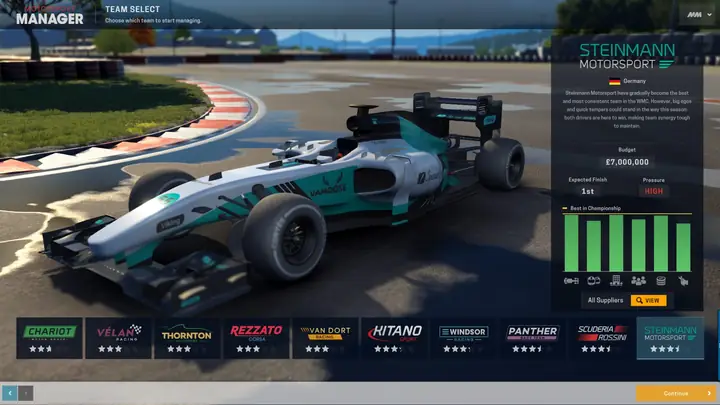
Task: Go back with the left arrow button
Action: pos(10,393)
